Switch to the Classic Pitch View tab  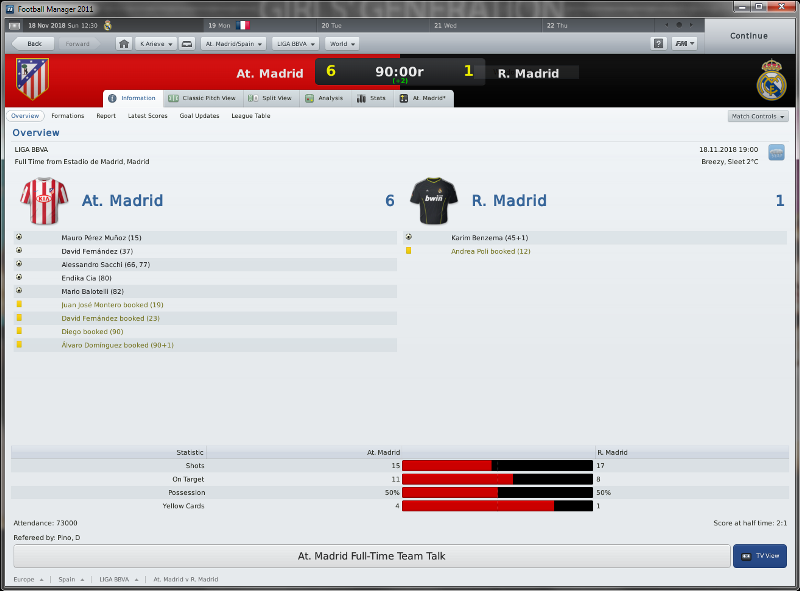(x=202, y=98)
